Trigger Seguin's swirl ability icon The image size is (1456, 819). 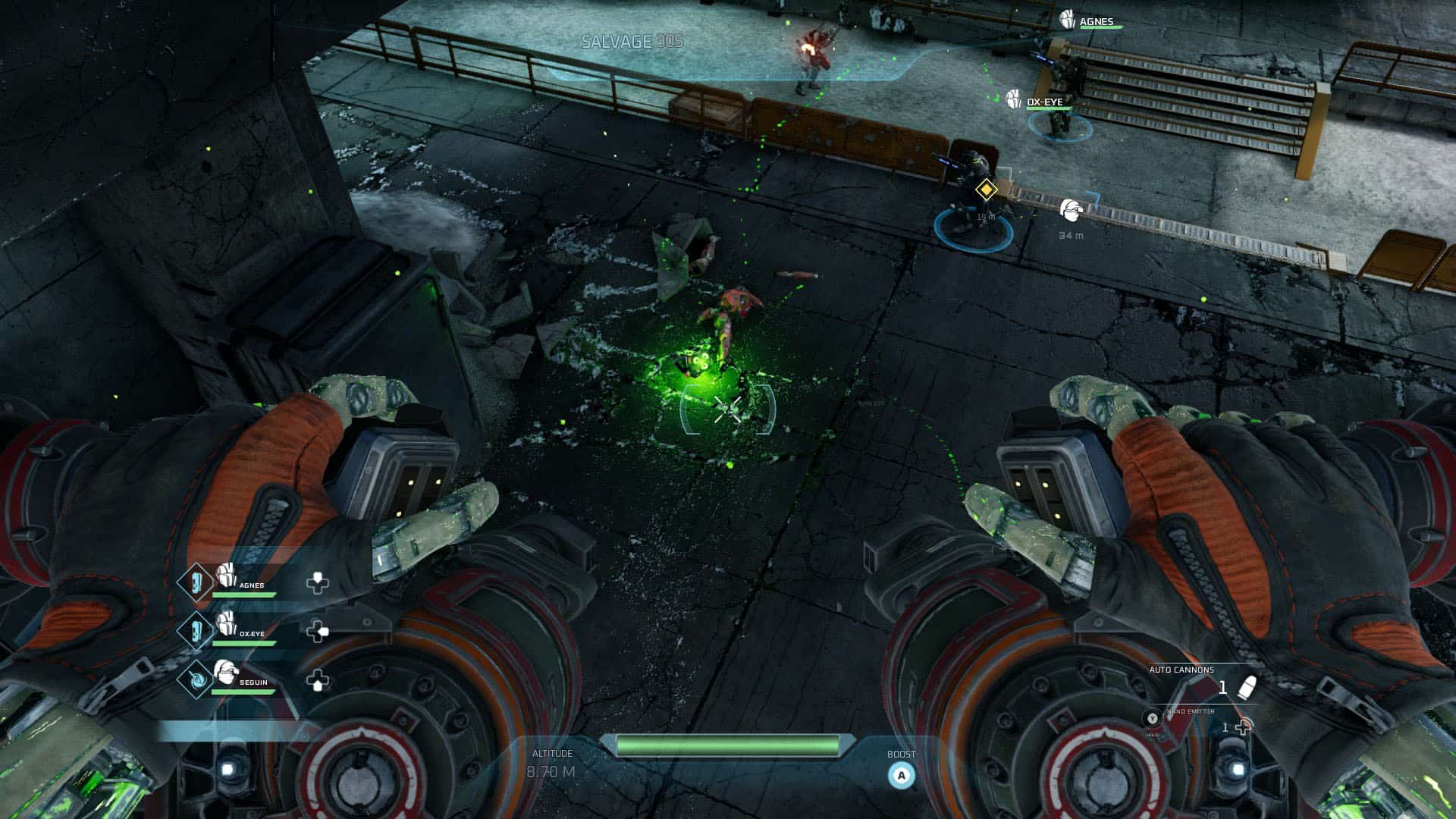tap(196, 679)
